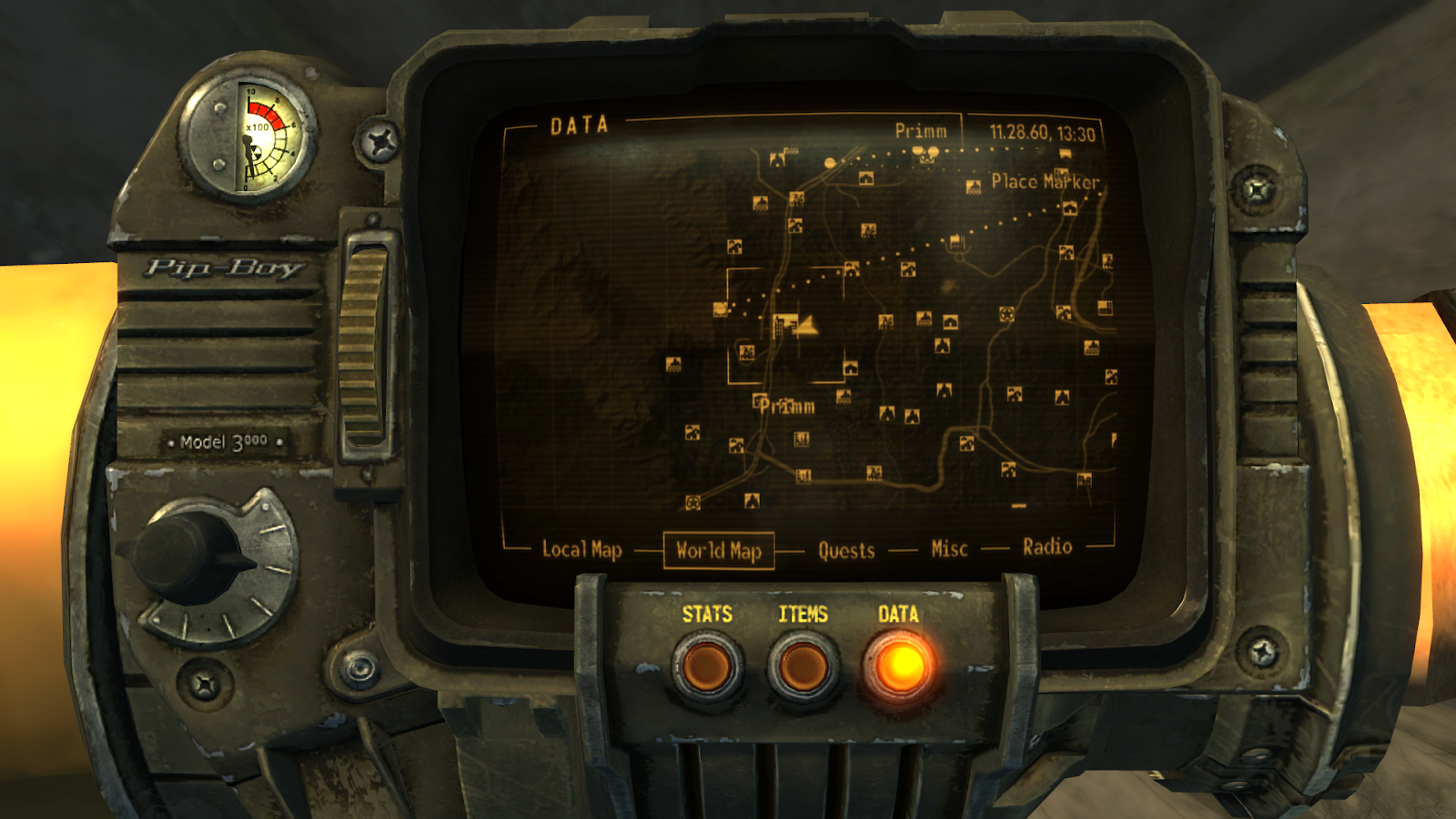Switch to the Local Map tab
Screen dimensions: 1456x819
582,550
